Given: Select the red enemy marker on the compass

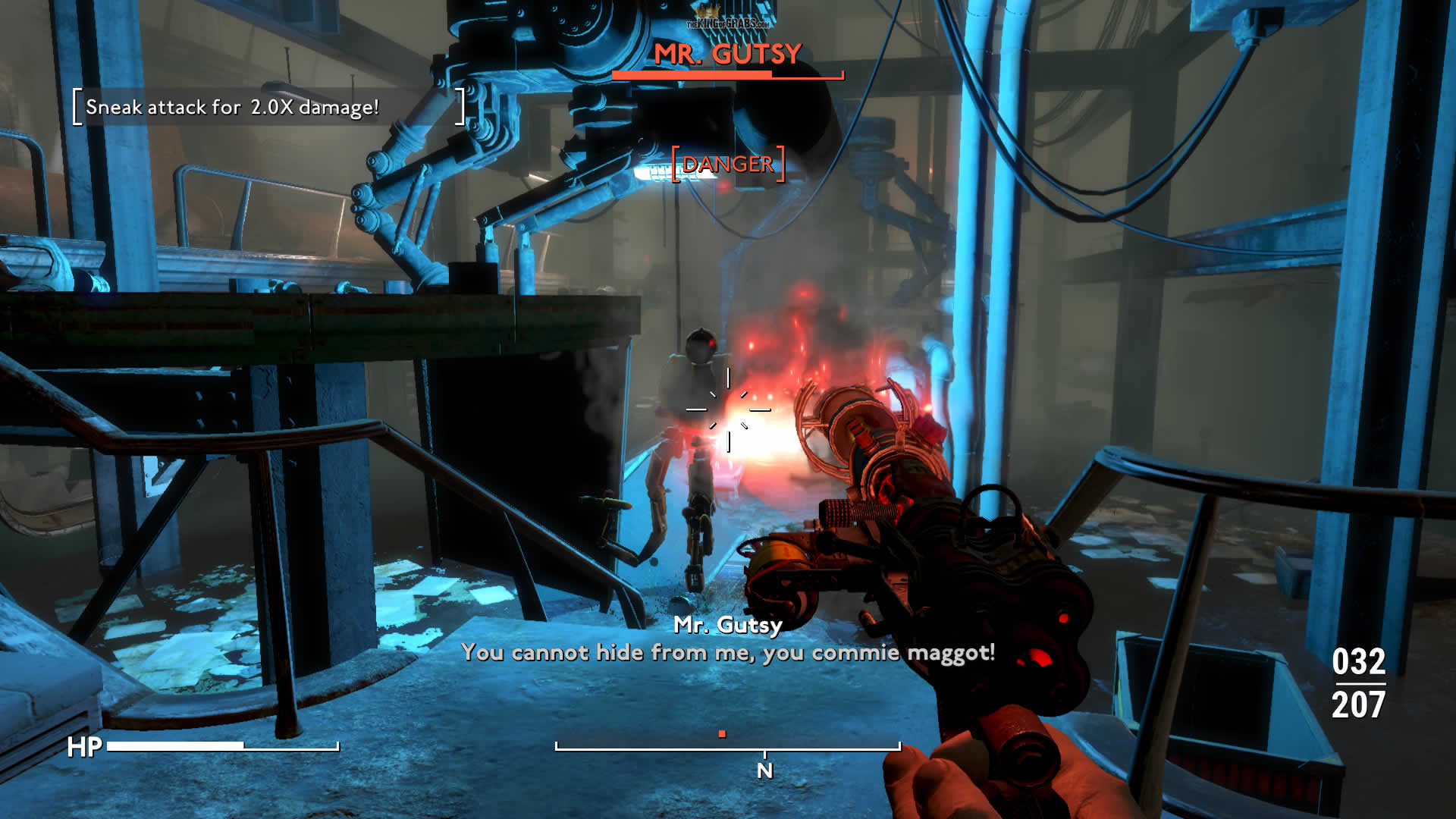Looking at the screenshot, I should pyautogui.click(x=722, y=734).
